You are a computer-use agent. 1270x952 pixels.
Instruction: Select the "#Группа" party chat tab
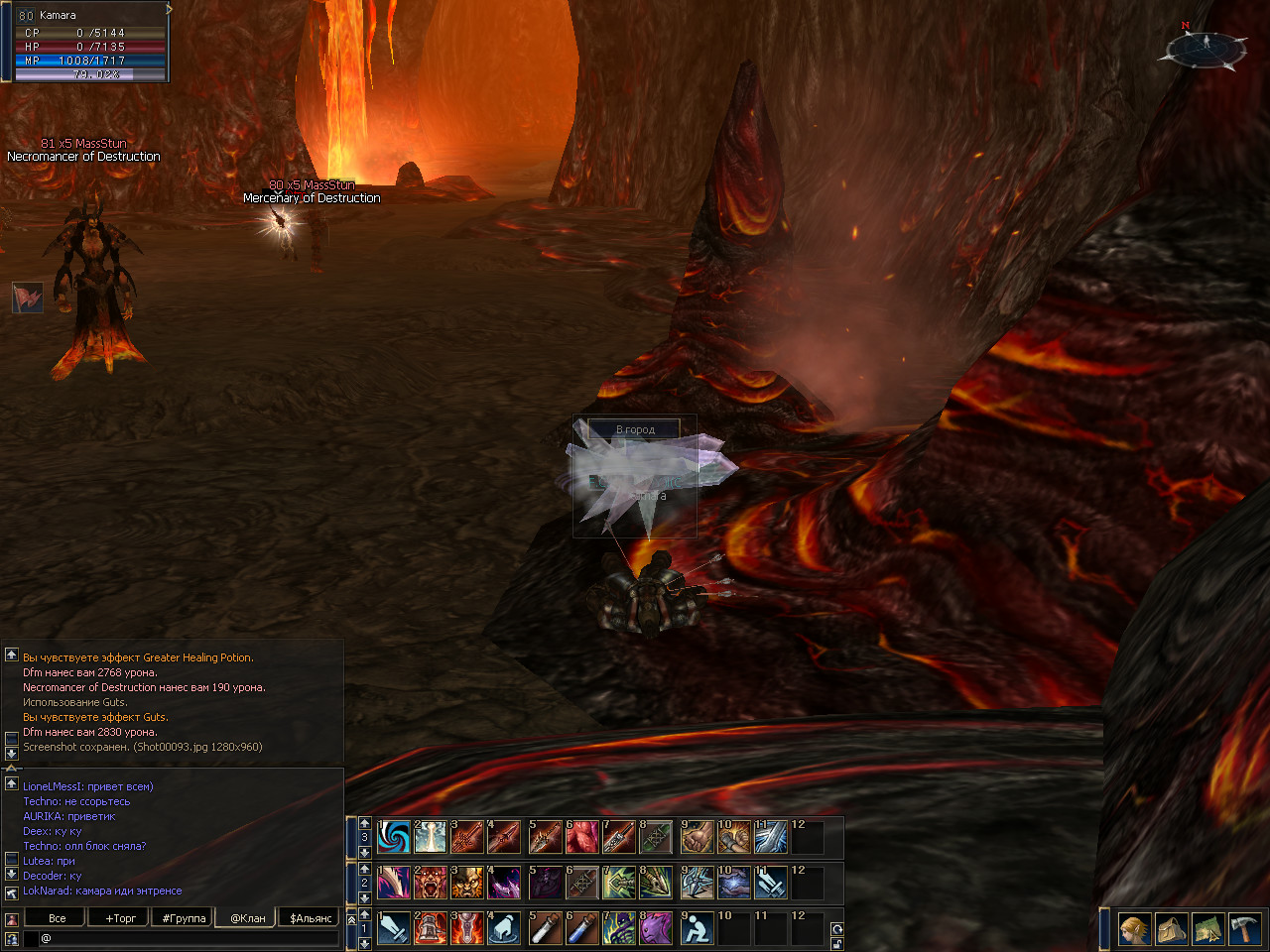coord(185,918)
